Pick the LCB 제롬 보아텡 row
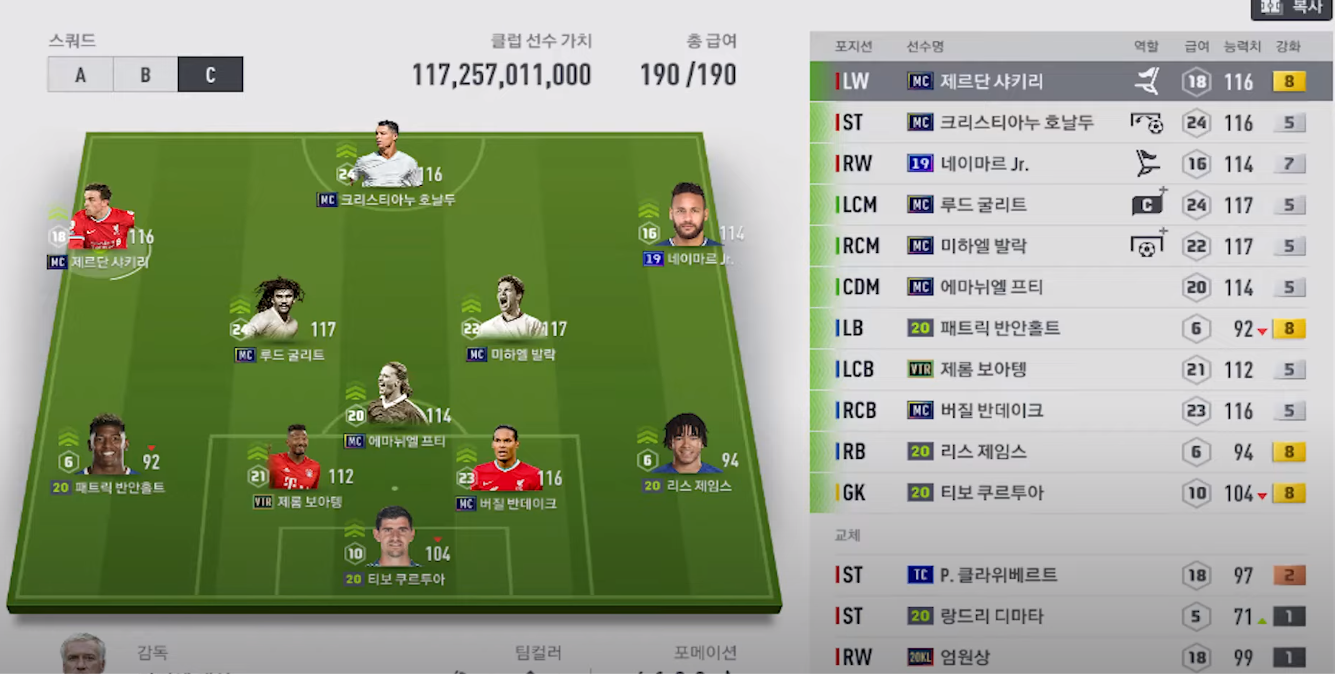The width and height of the screenshot is (1335, 674). coord(1070,369)
